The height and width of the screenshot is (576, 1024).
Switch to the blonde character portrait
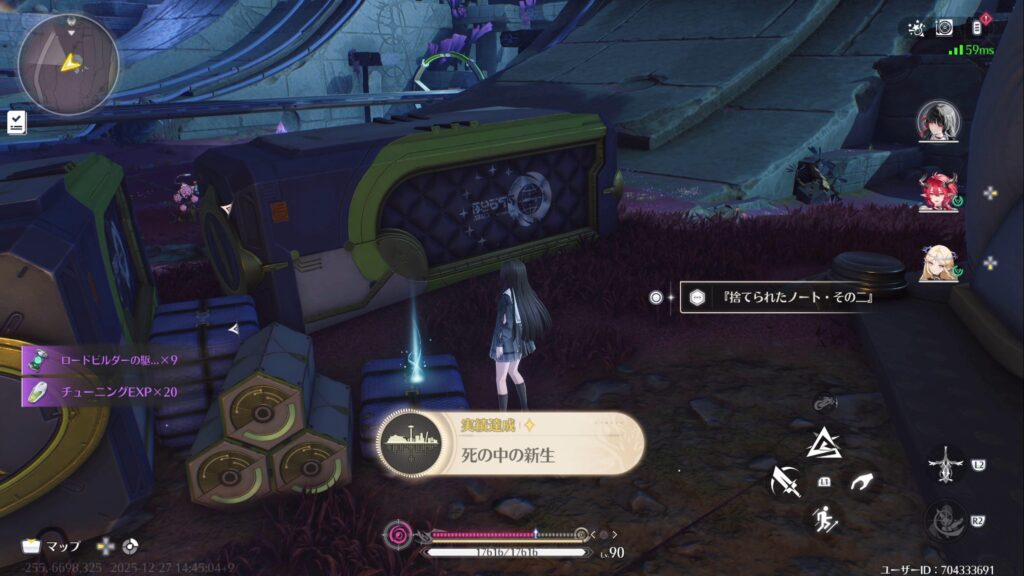tap(937, 262)
